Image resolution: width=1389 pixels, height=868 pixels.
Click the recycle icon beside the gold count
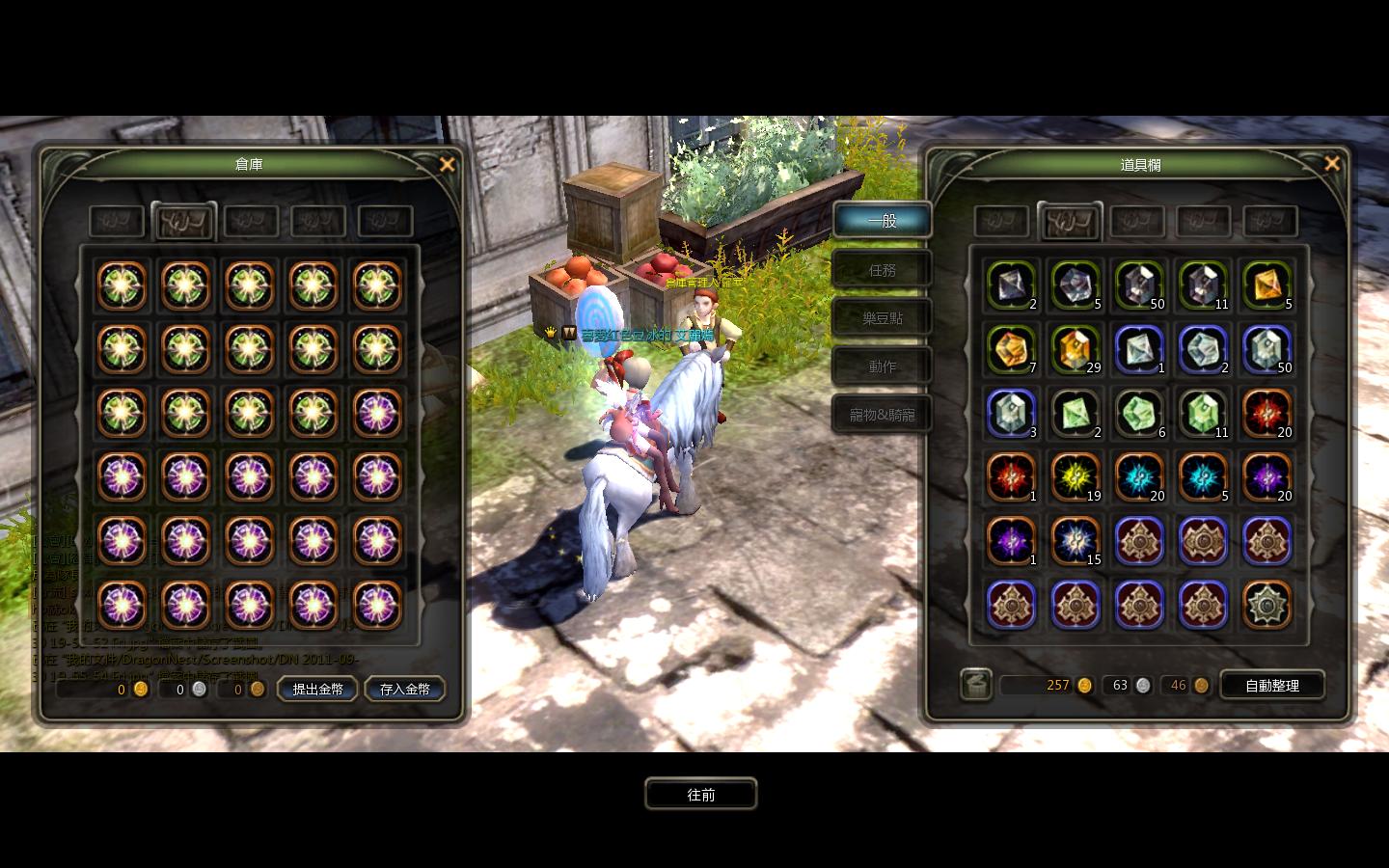click(x=976, y=685)
